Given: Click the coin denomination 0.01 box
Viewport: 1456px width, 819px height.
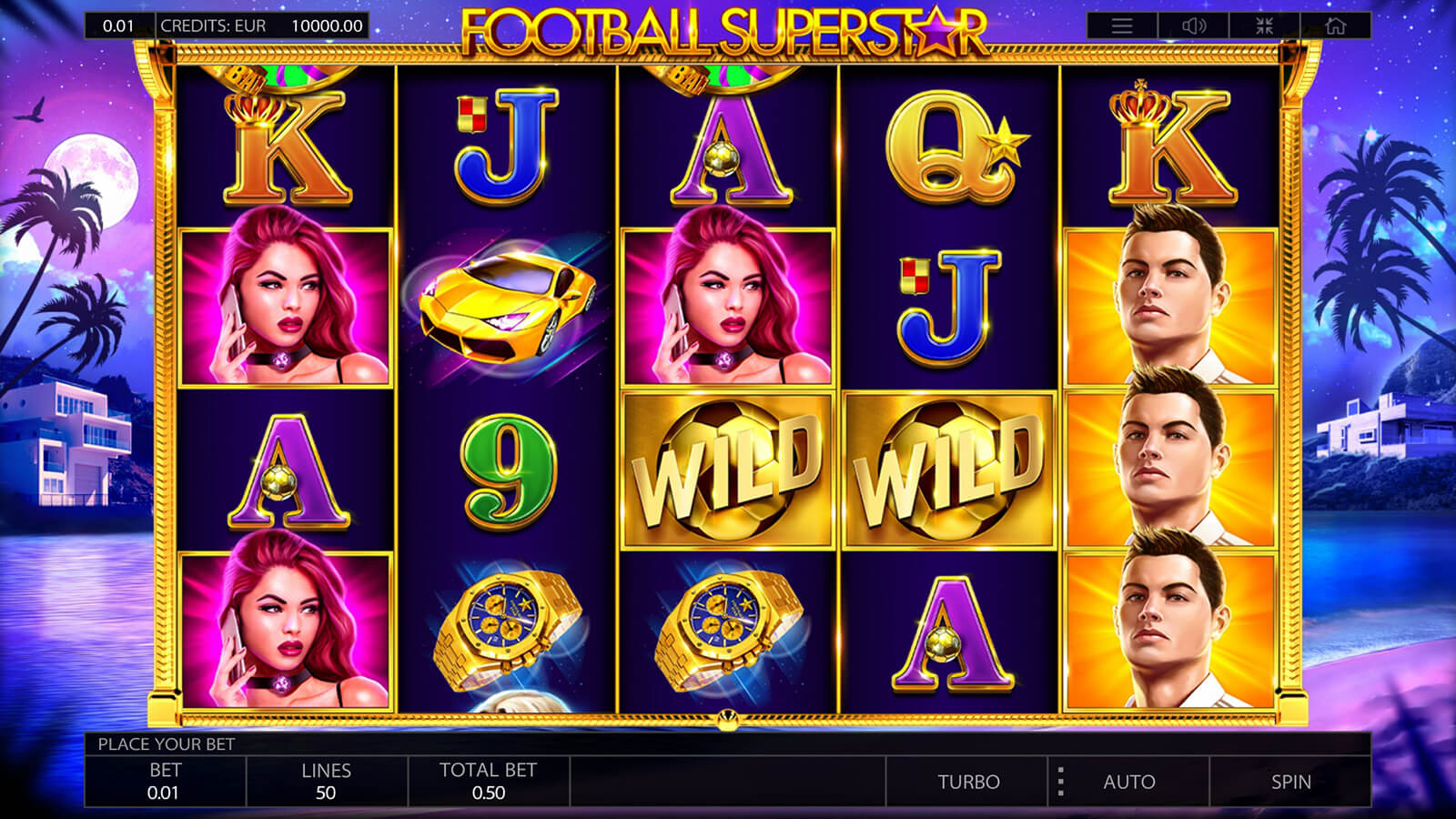Looking at the screenshot, I should tap(118, 25).
